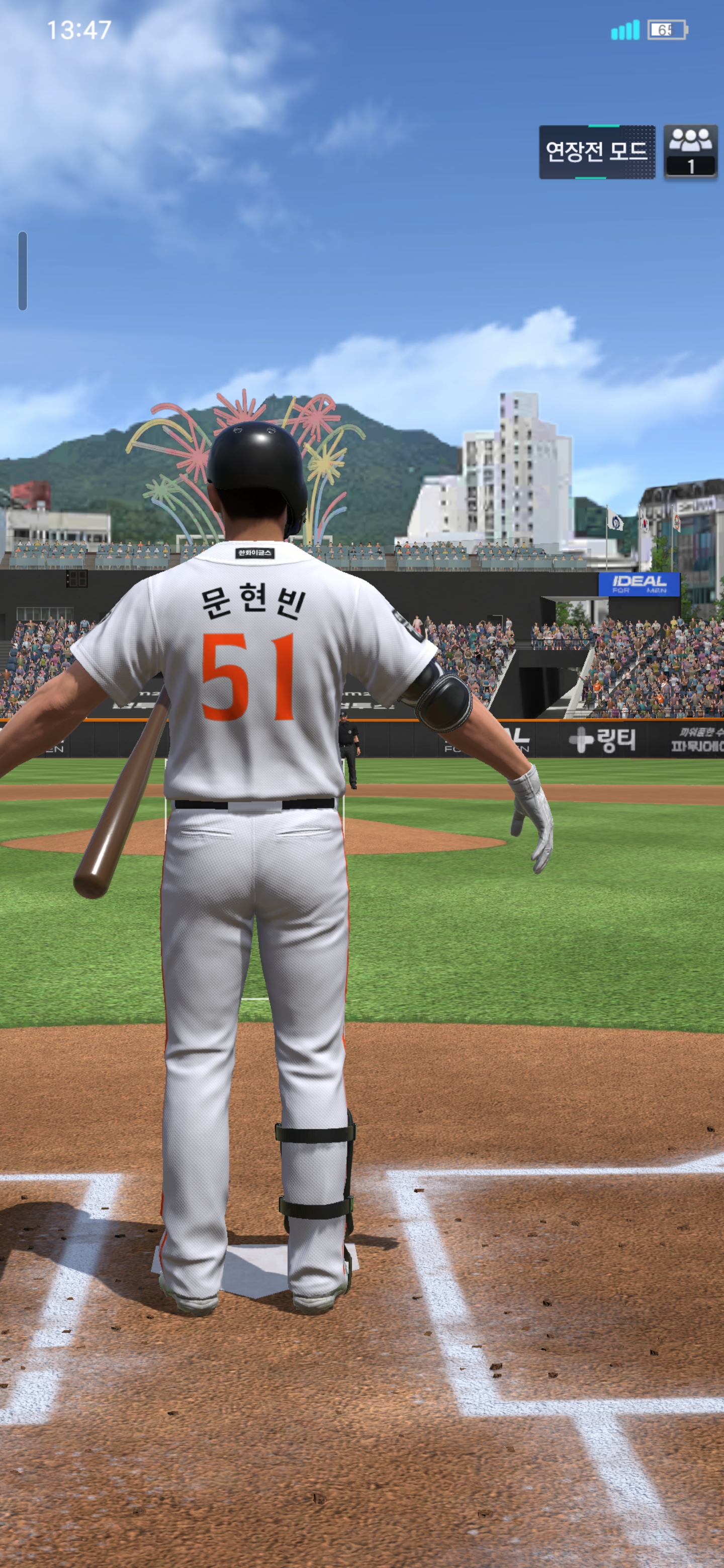The image size is (724, 1568).
Task: Tap the 연장전 모드 badge
Action: click(596, 152)
